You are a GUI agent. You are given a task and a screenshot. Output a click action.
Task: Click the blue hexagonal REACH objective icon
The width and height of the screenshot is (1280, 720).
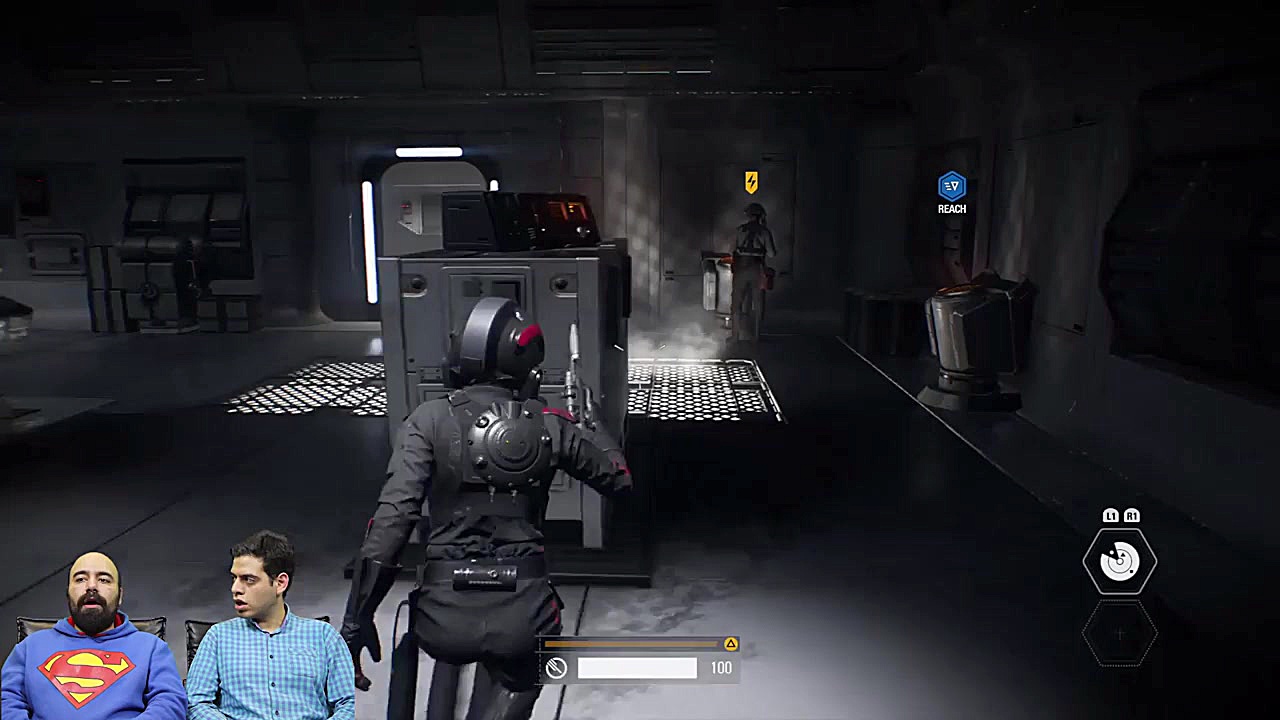(951, 186)
